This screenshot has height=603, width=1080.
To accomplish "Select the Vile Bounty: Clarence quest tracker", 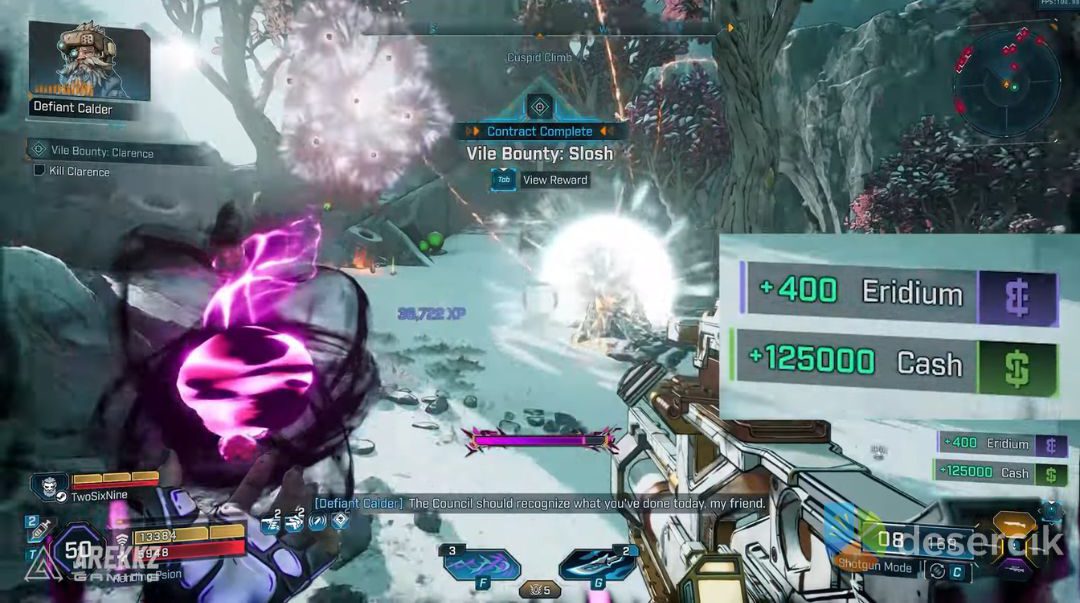I will click(93, 152).
